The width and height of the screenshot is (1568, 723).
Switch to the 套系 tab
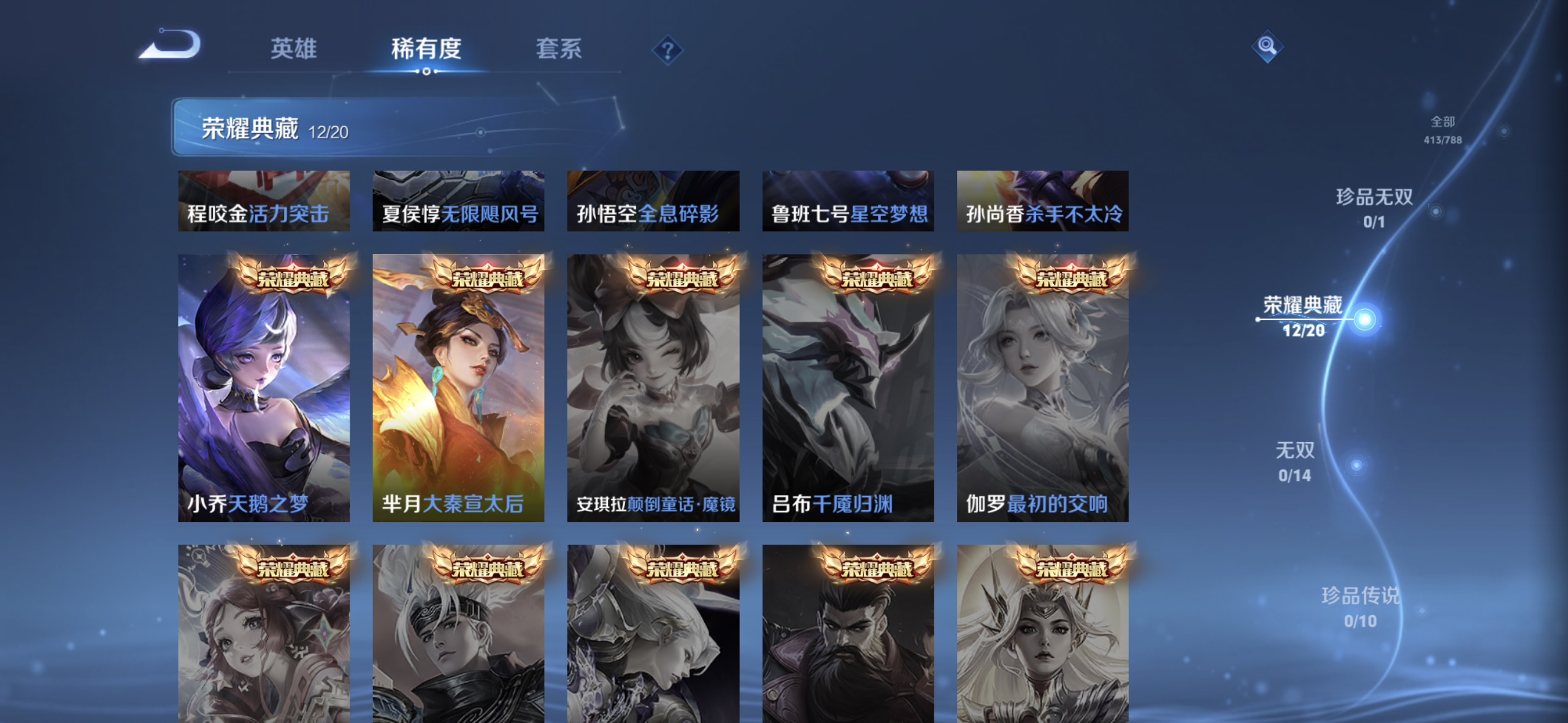coord(559,49)
